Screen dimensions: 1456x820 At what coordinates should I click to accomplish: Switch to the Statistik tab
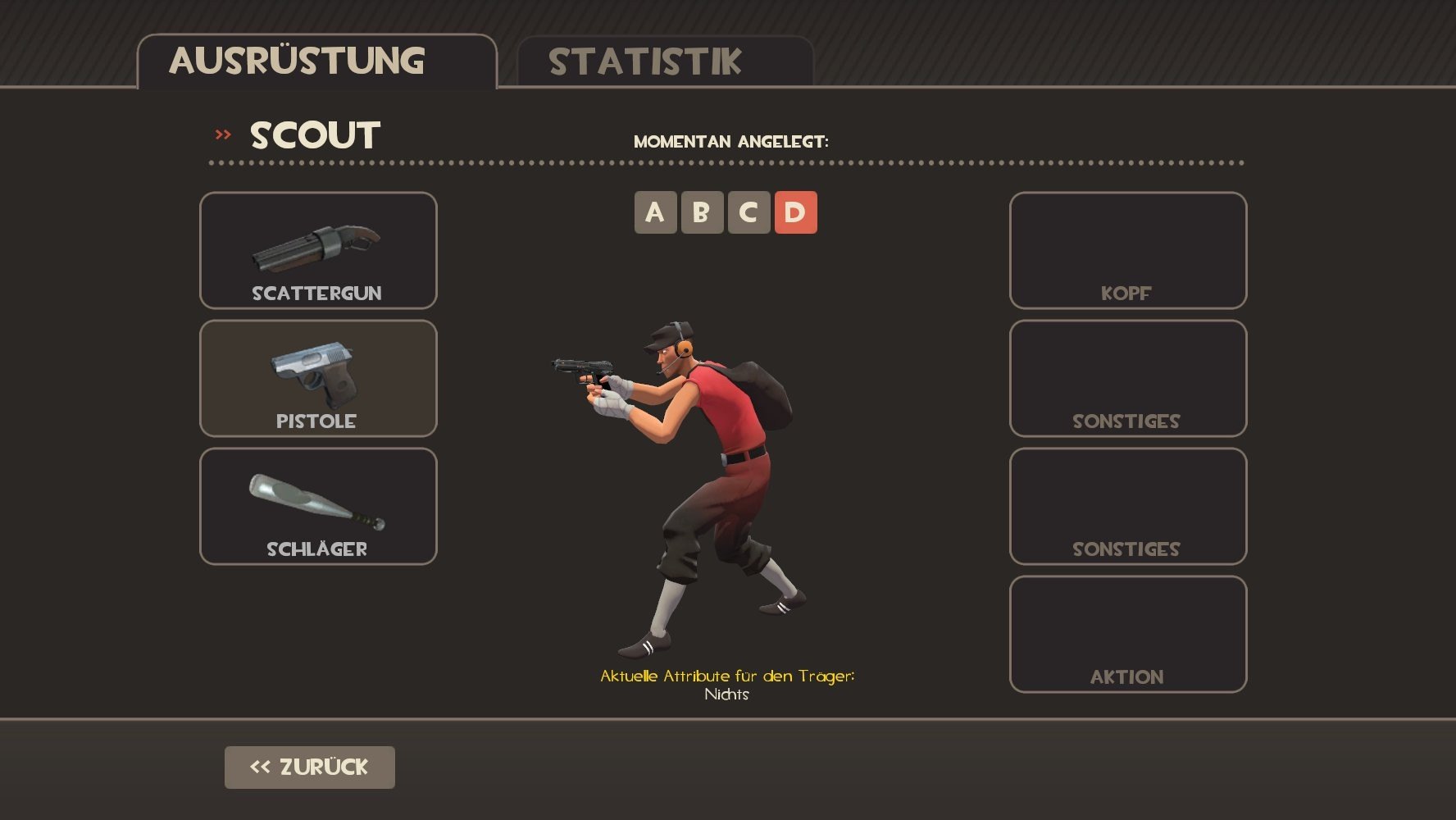pos(664,61)
